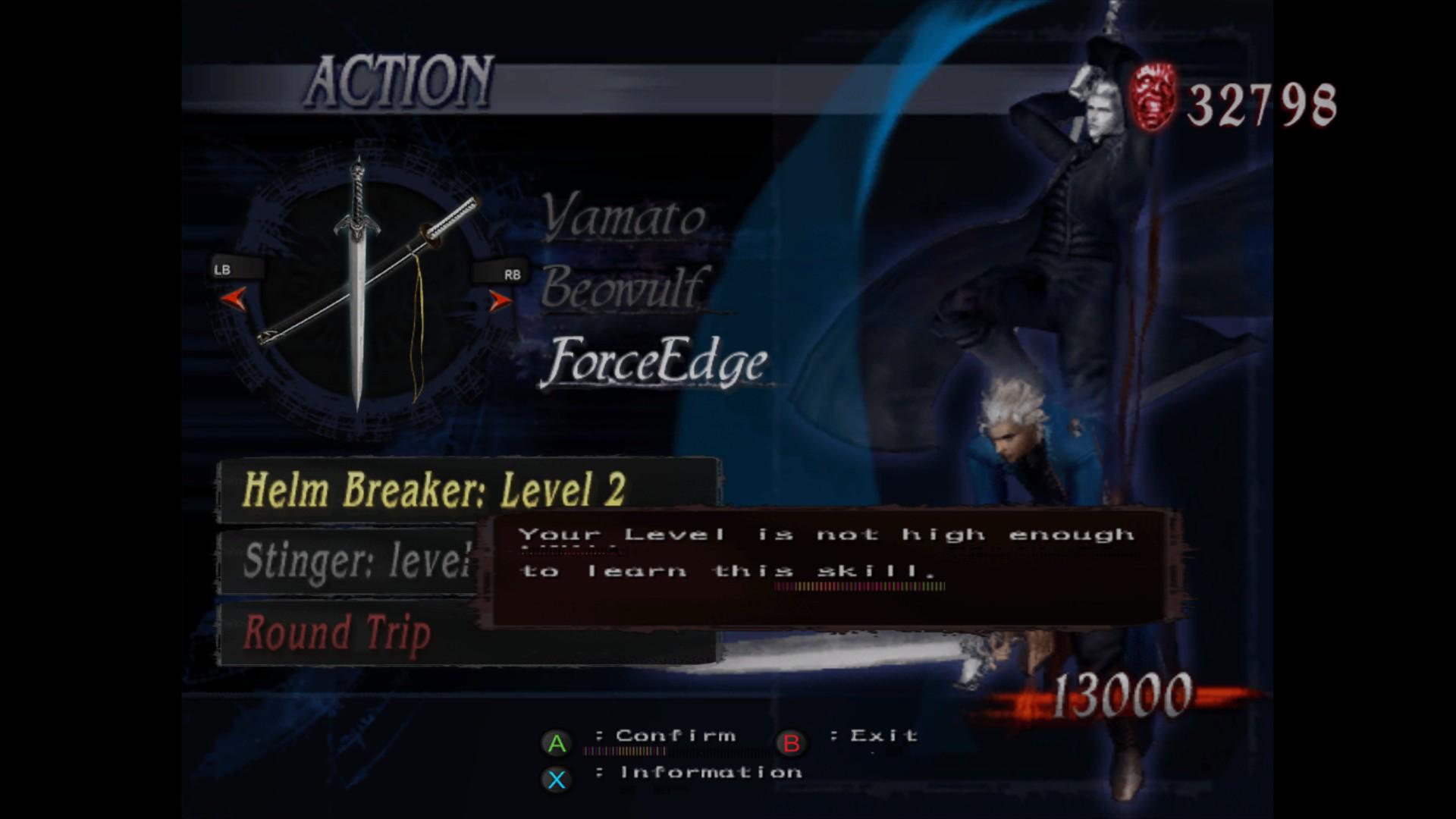The width and height of the screenshot is (1456, 819).
Task: Select the Round Trip skill
Action: pos(337,632)
